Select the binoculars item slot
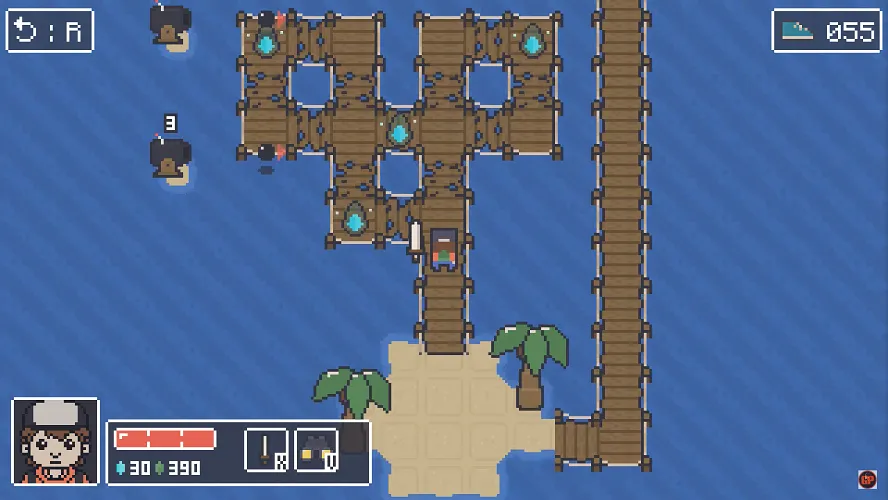 [316, 450]
